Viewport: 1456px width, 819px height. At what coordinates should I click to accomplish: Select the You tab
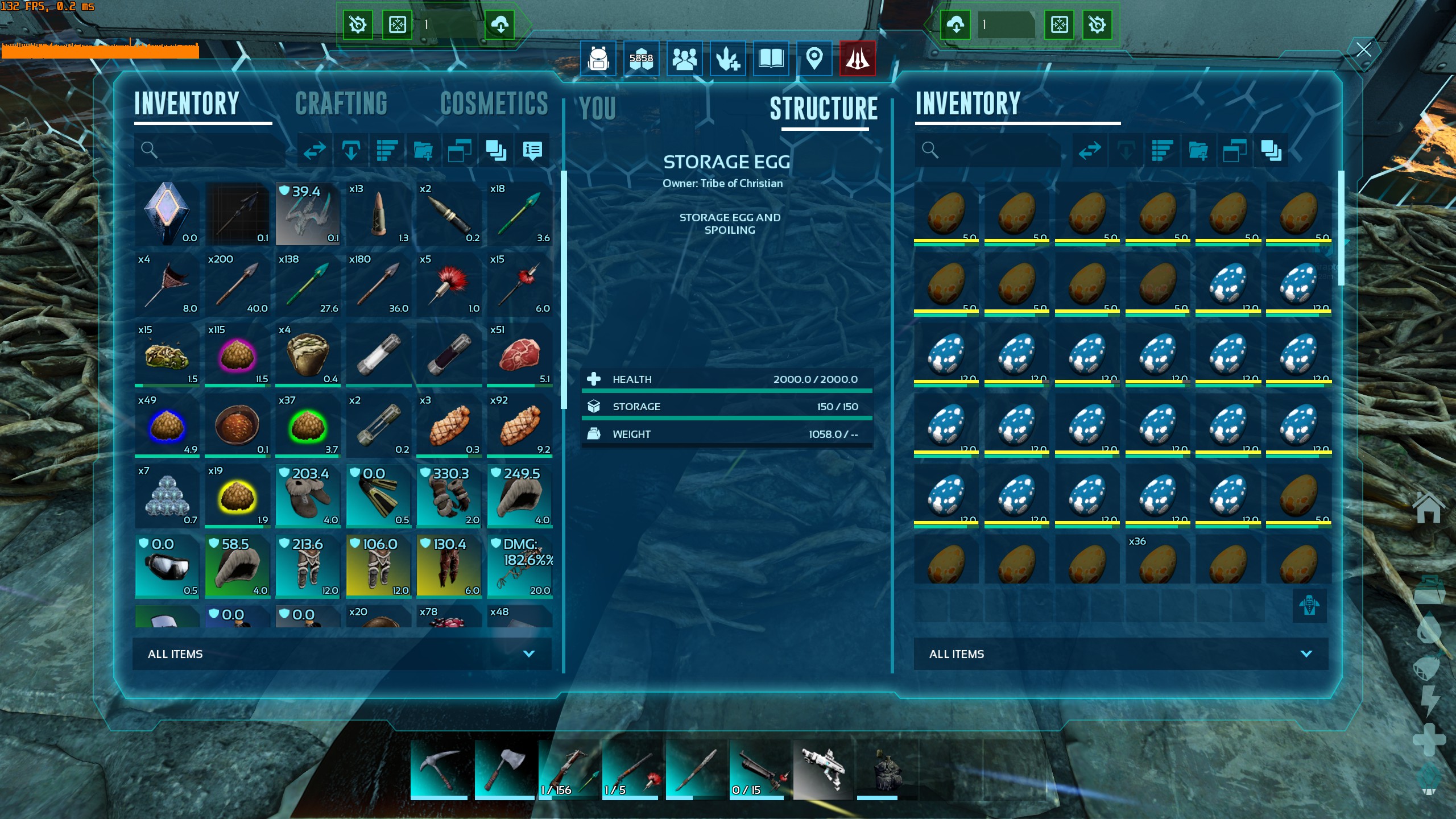tap(598, 108)
